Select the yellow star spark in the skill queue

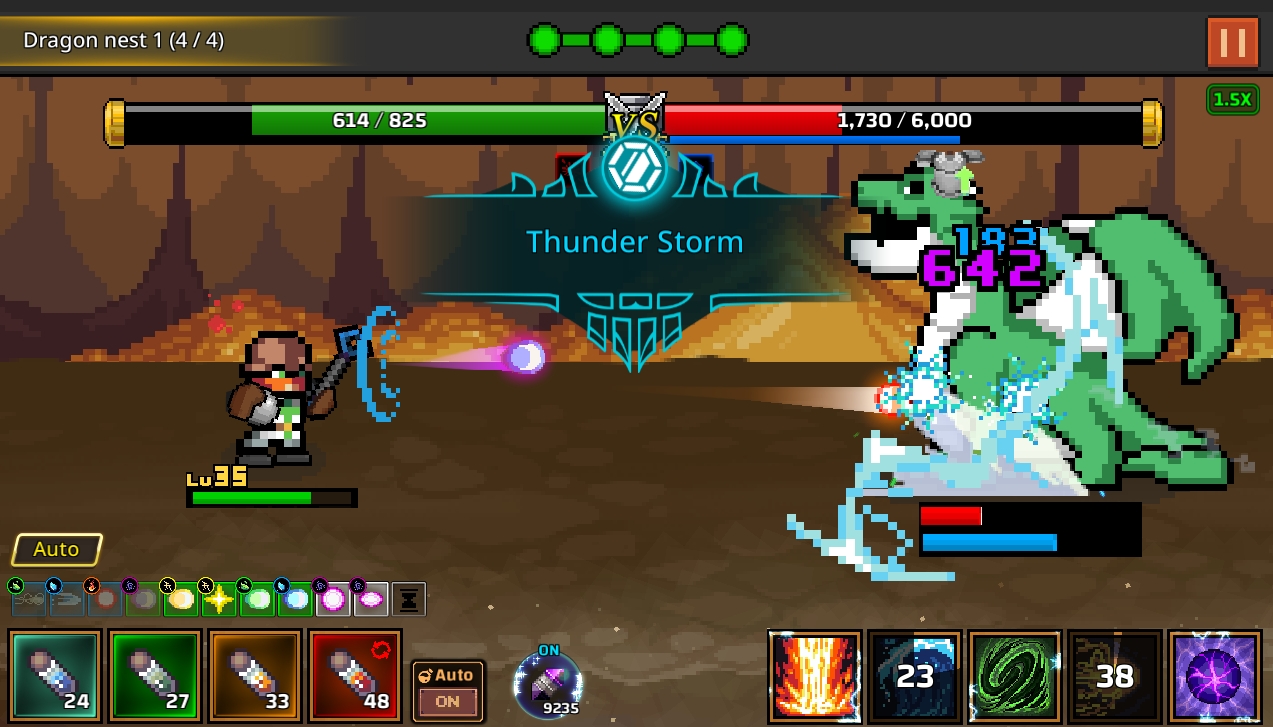[x=219, y=599]
